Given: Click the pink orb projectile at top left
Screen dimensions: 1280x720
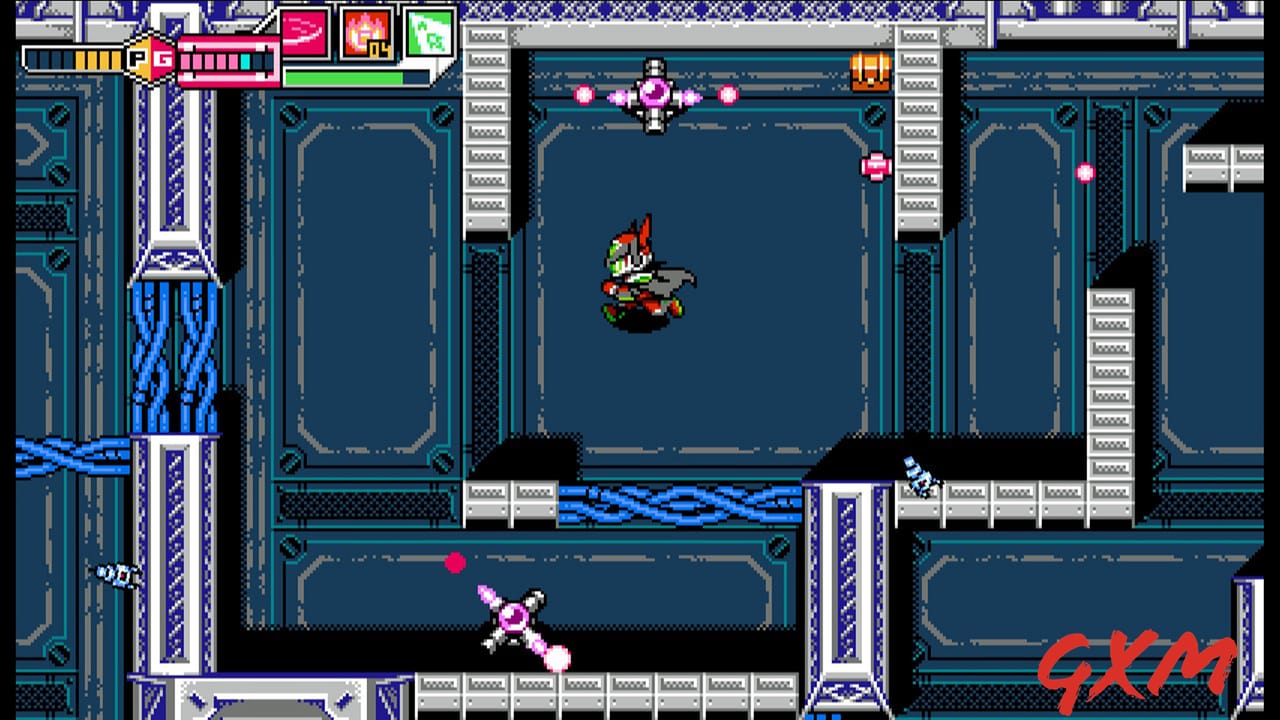Looking at the screenshot, I should (586, 95).
